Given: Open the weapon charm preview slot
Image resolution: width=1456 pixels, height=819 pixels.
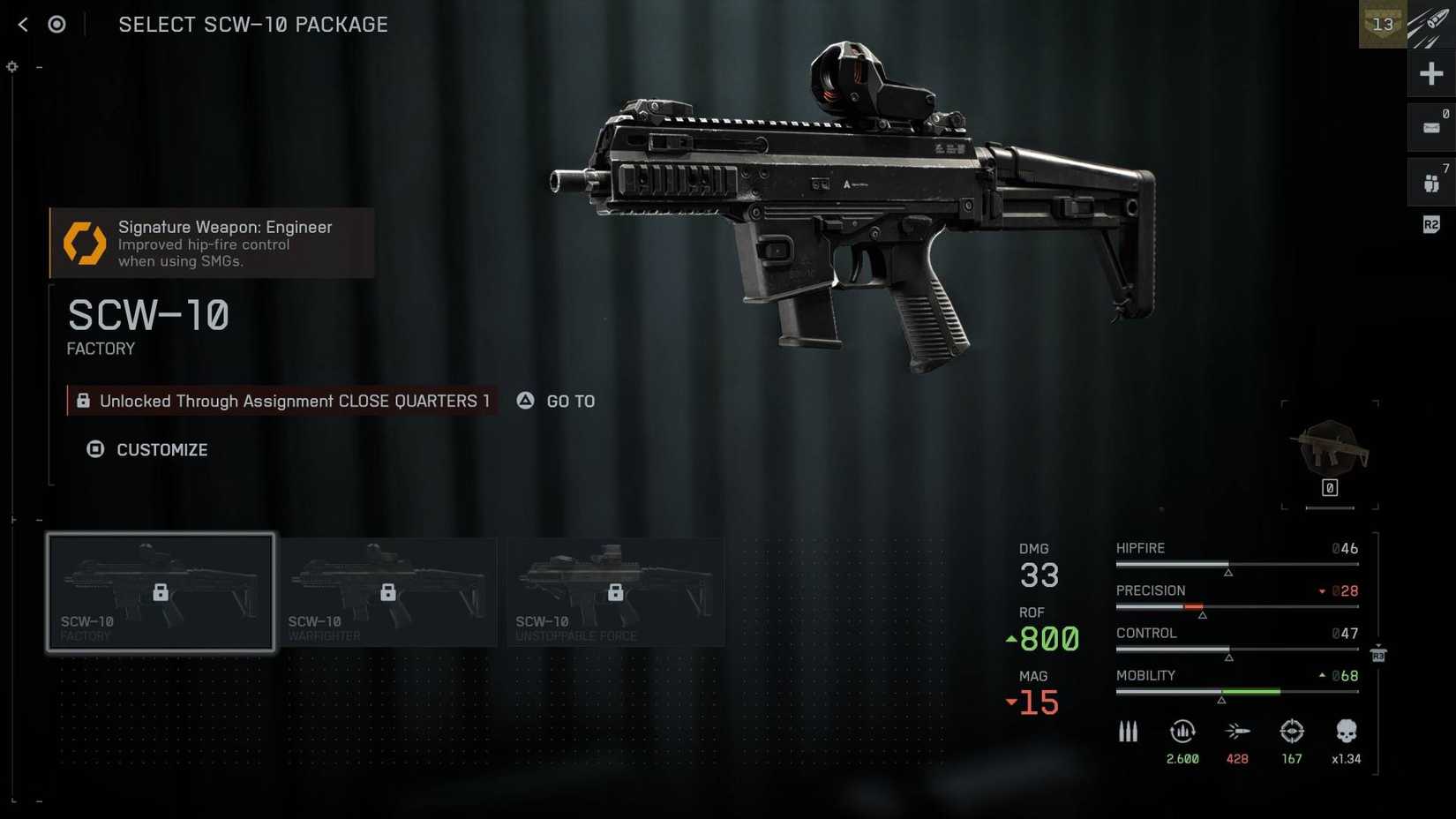Looking at the screenshot, I should (x=1330, y=454).
